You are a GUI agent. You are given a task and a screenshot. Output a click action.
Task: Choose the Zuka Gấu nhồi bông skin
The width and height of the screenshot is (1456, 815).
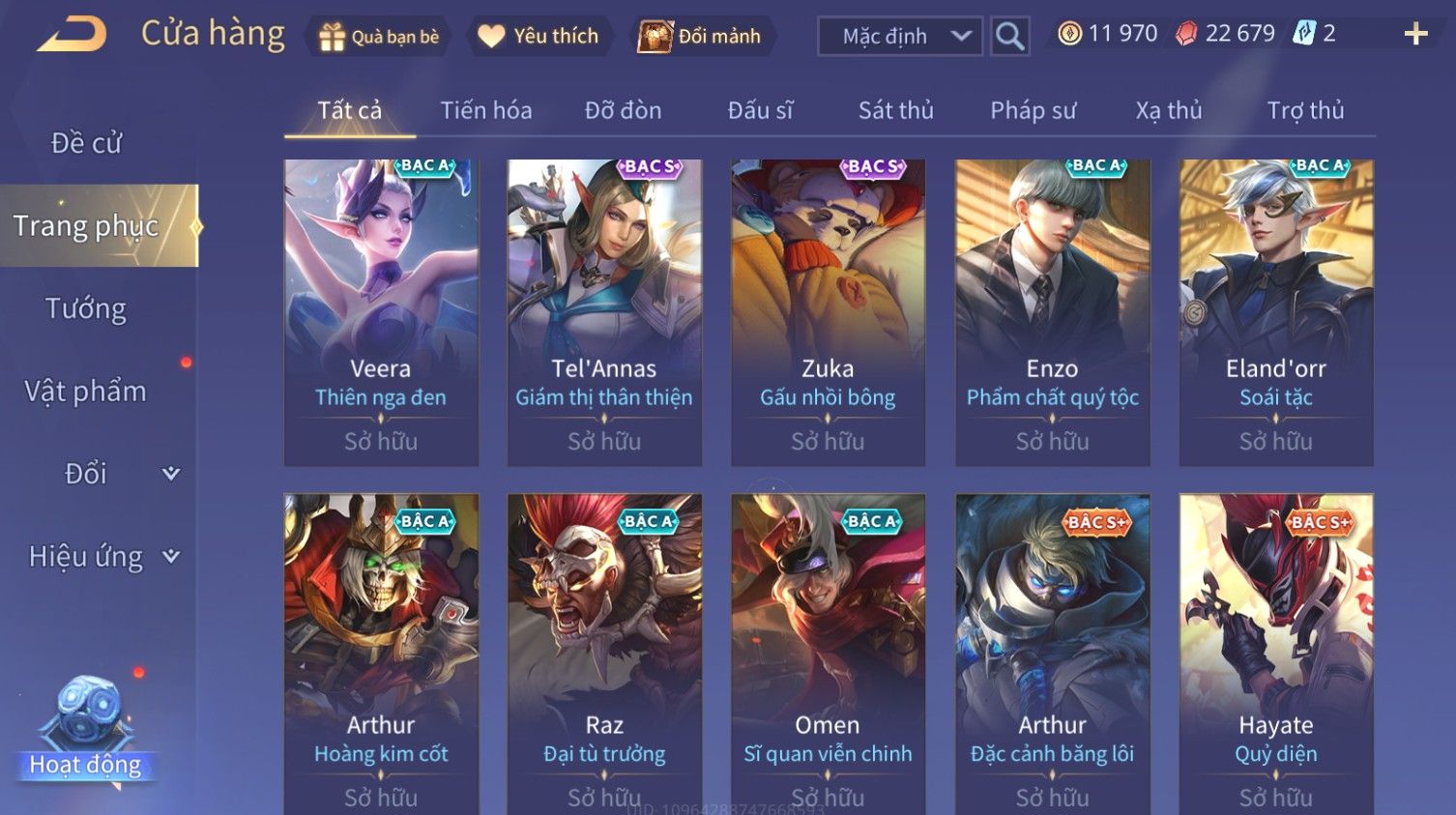point(828,311)
